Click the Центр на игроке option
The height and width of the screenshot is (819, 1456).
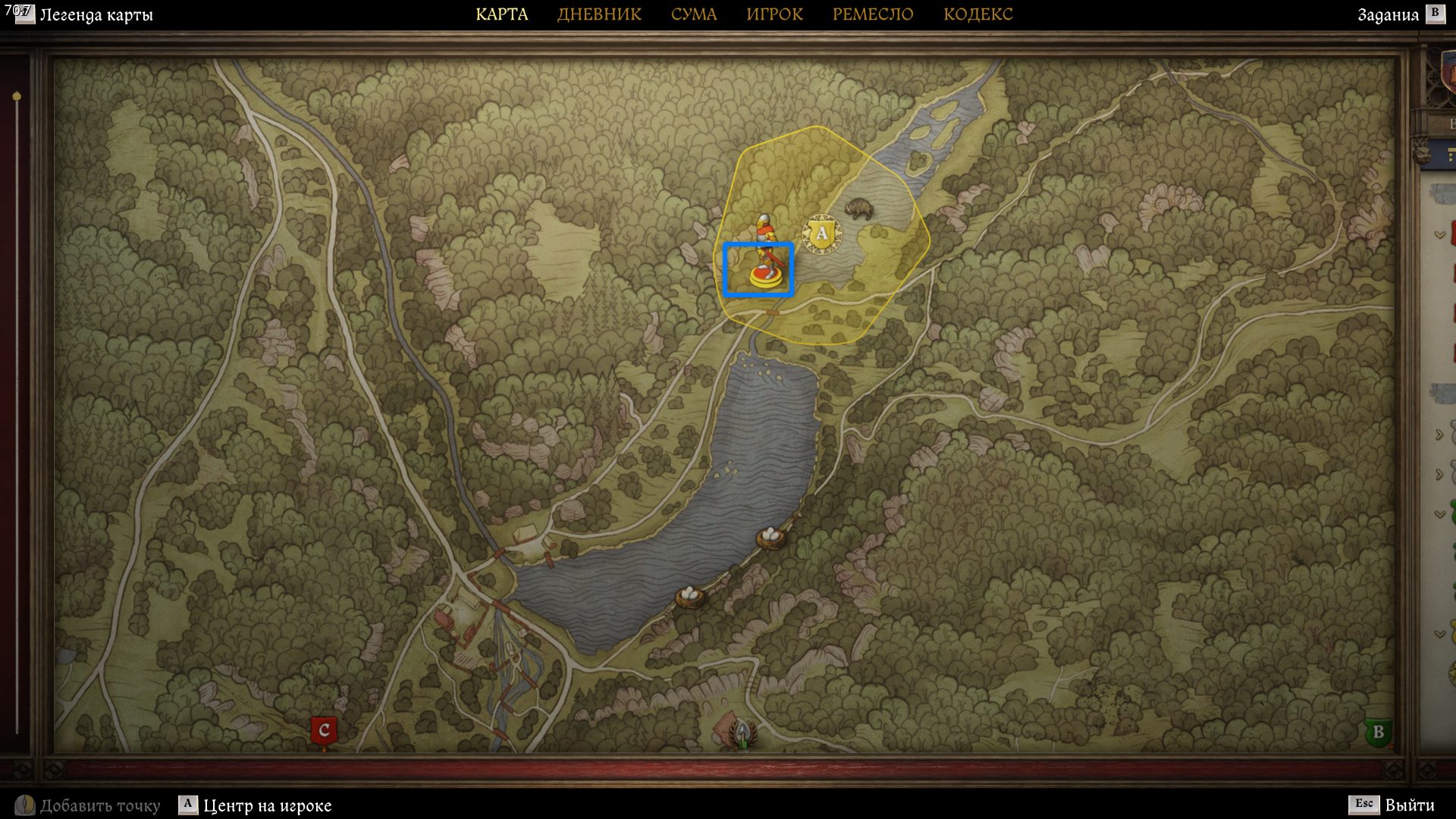pos(267,805)
